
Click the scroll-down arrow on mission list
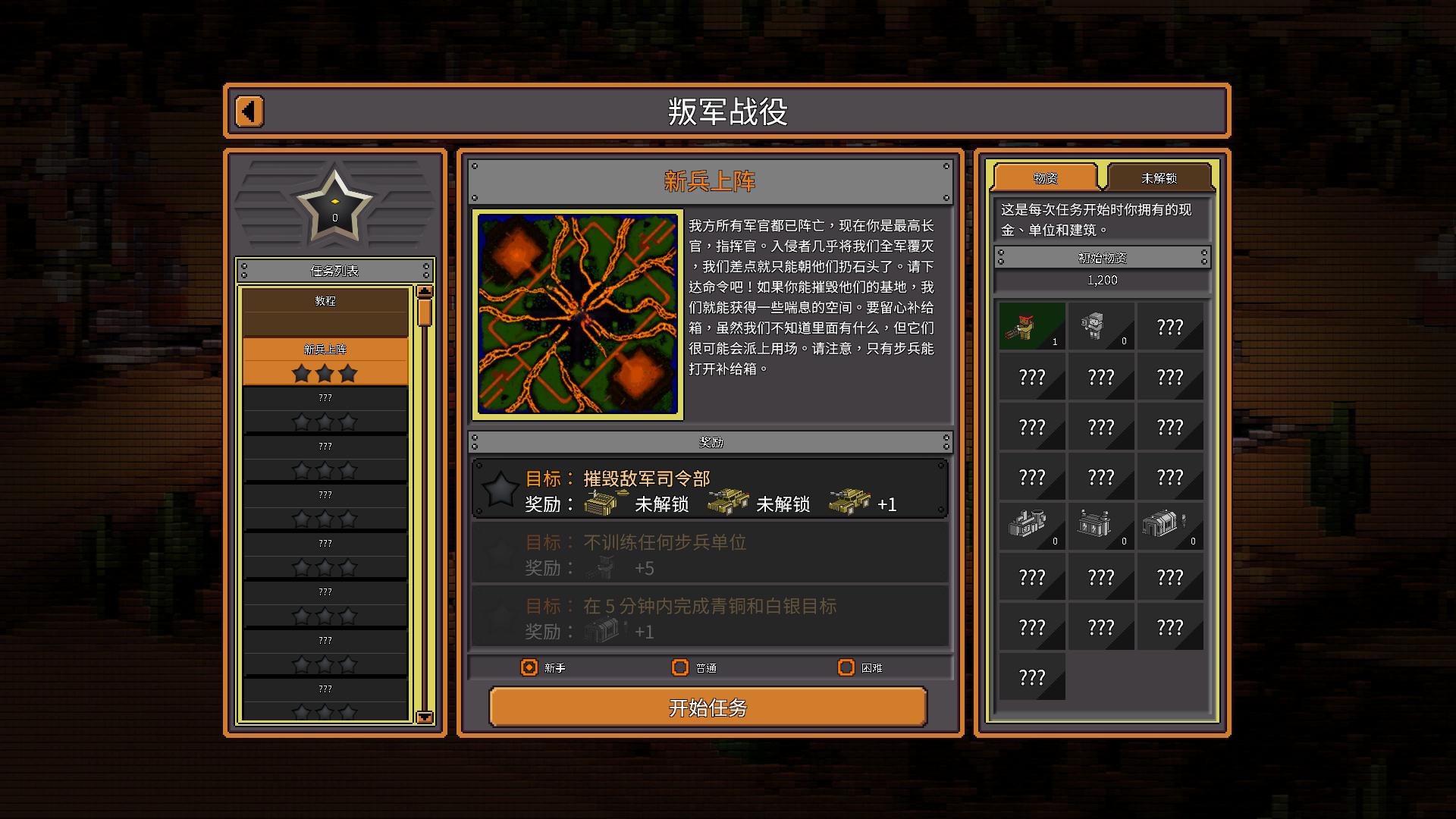coord(425,716)
